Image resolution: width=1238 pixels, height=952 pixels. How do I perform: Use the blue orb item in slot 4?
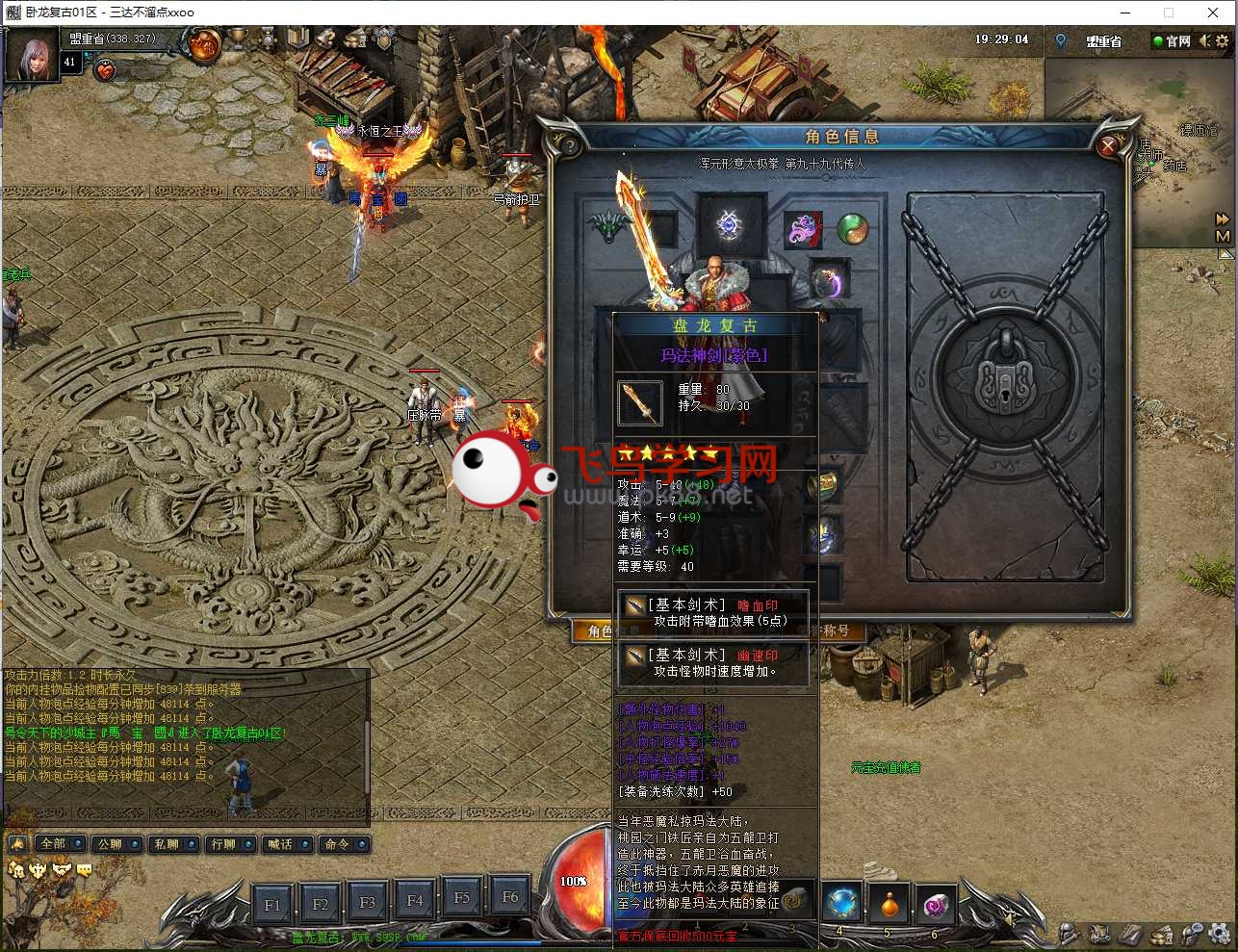coord(841,903)
